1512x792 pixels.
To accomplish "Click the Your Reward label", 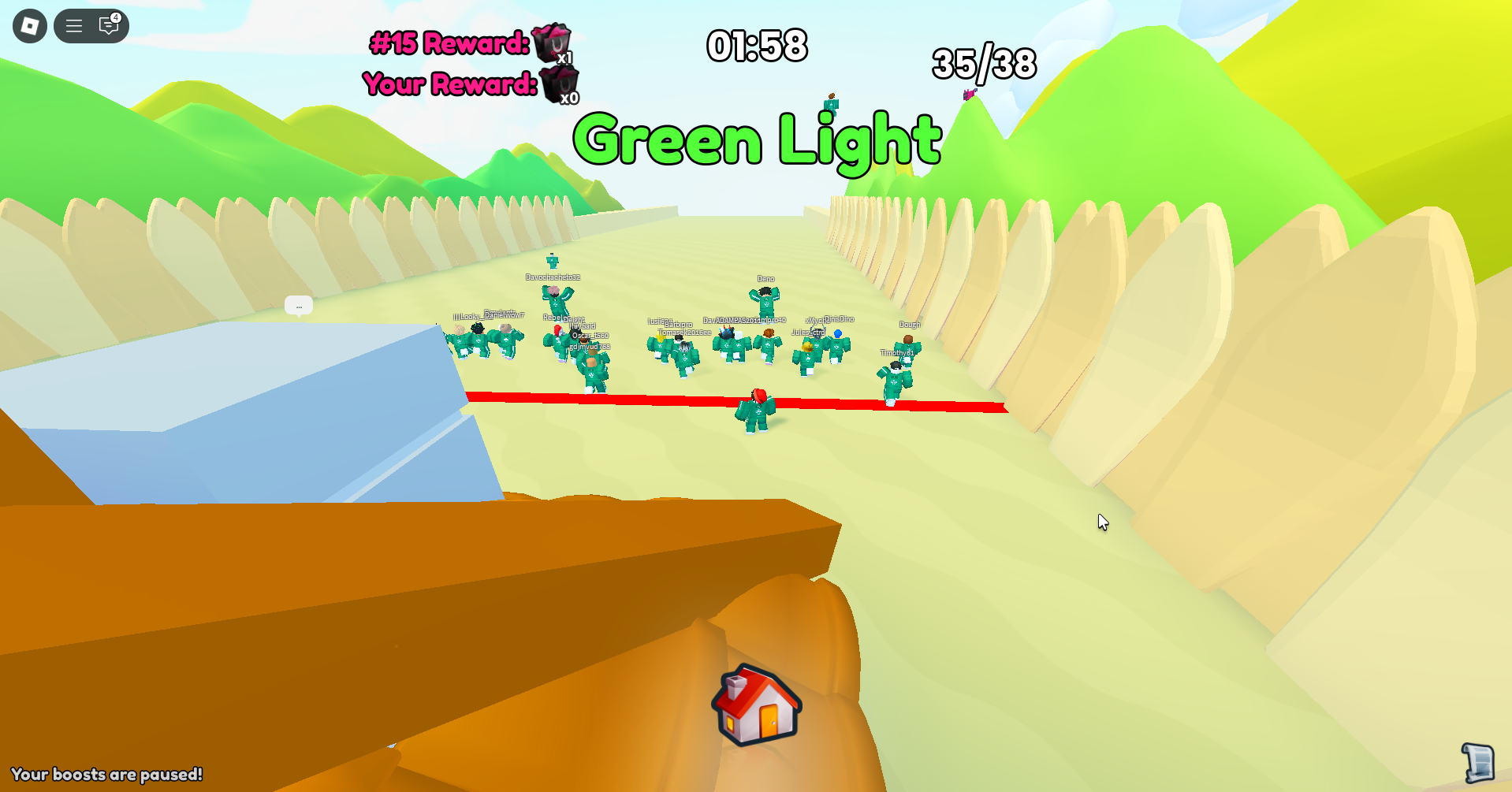I will (x=449, y=83).
